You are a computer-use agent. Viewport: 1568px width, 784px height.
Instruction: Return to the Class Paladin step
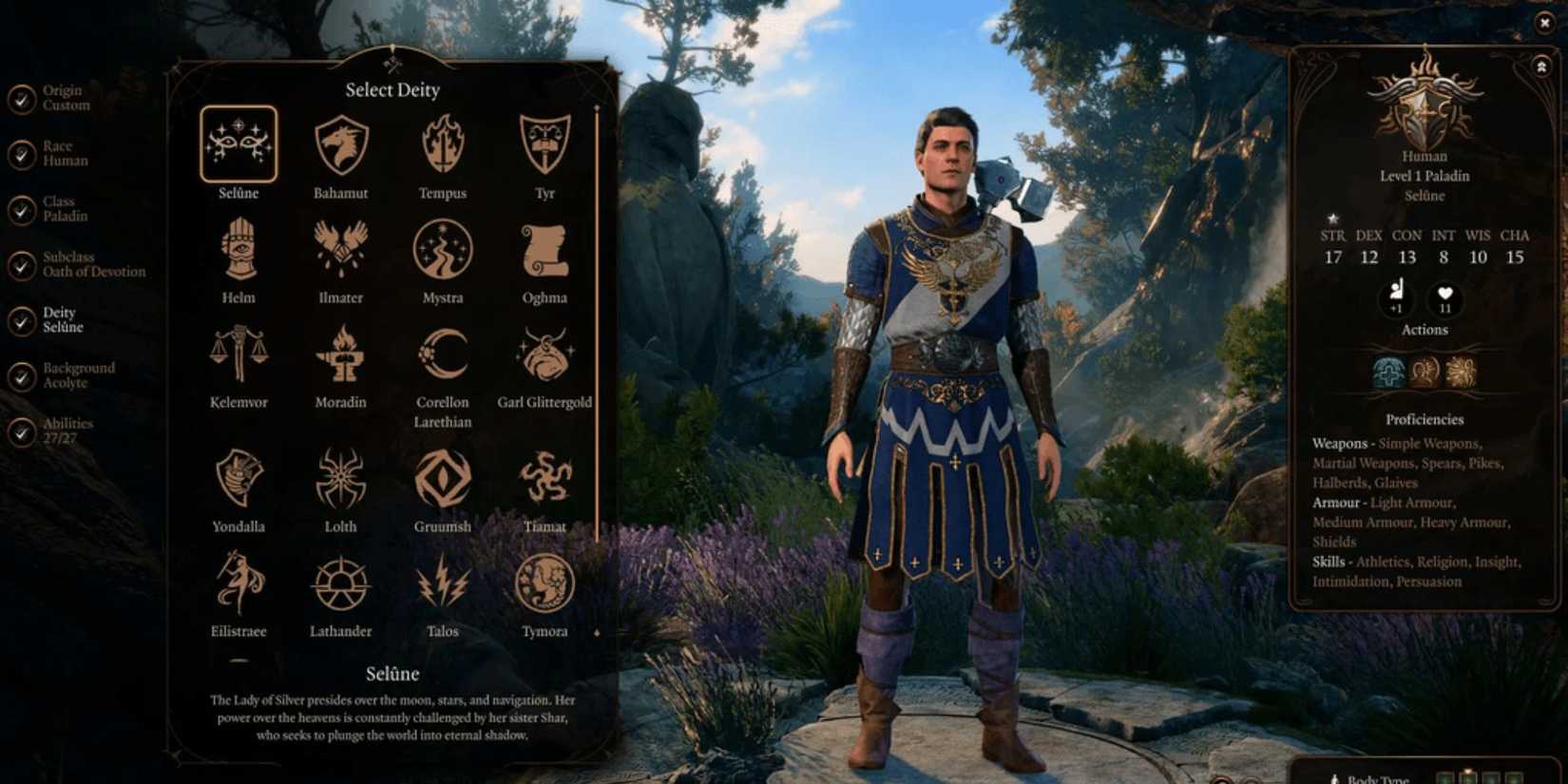(x=21, y=210)
